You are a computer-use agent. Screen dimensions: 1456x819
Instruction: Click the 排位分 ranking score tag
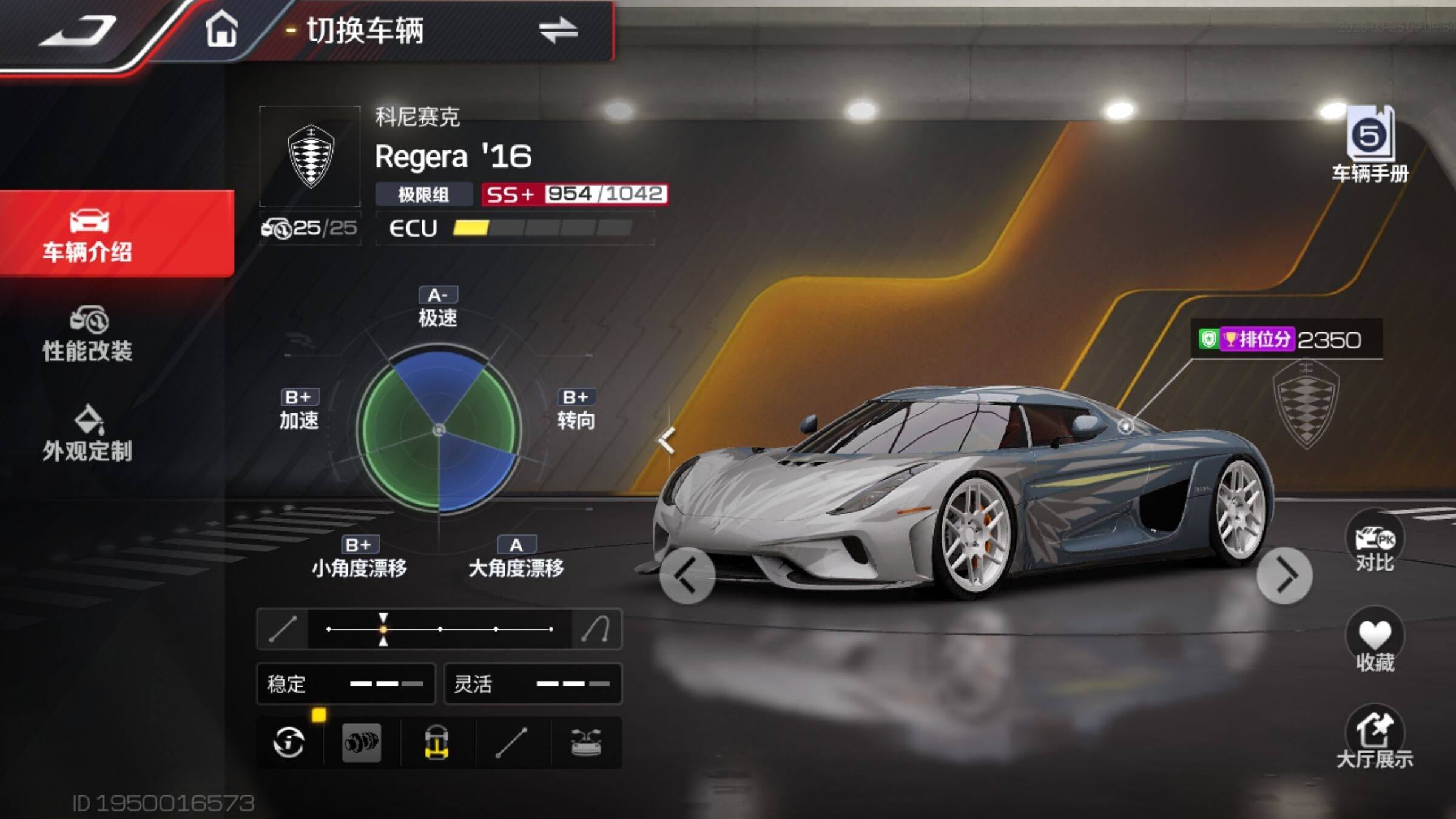click(1280, 339)
